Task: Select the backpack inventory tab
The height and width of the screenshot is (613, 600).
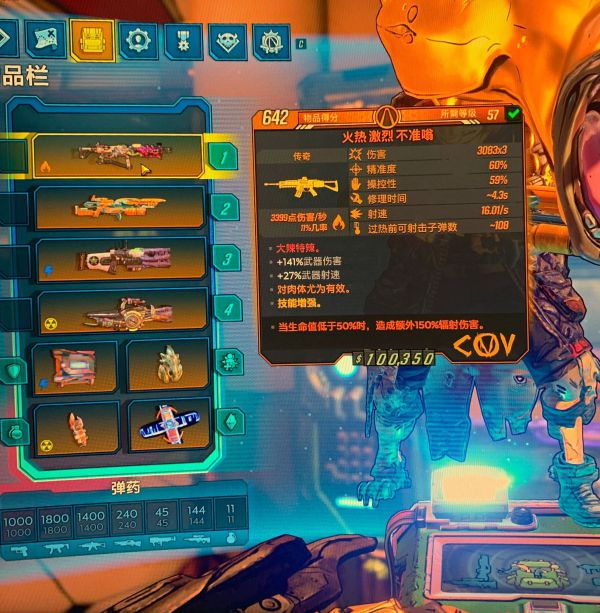Action: [x=91, y=41]
